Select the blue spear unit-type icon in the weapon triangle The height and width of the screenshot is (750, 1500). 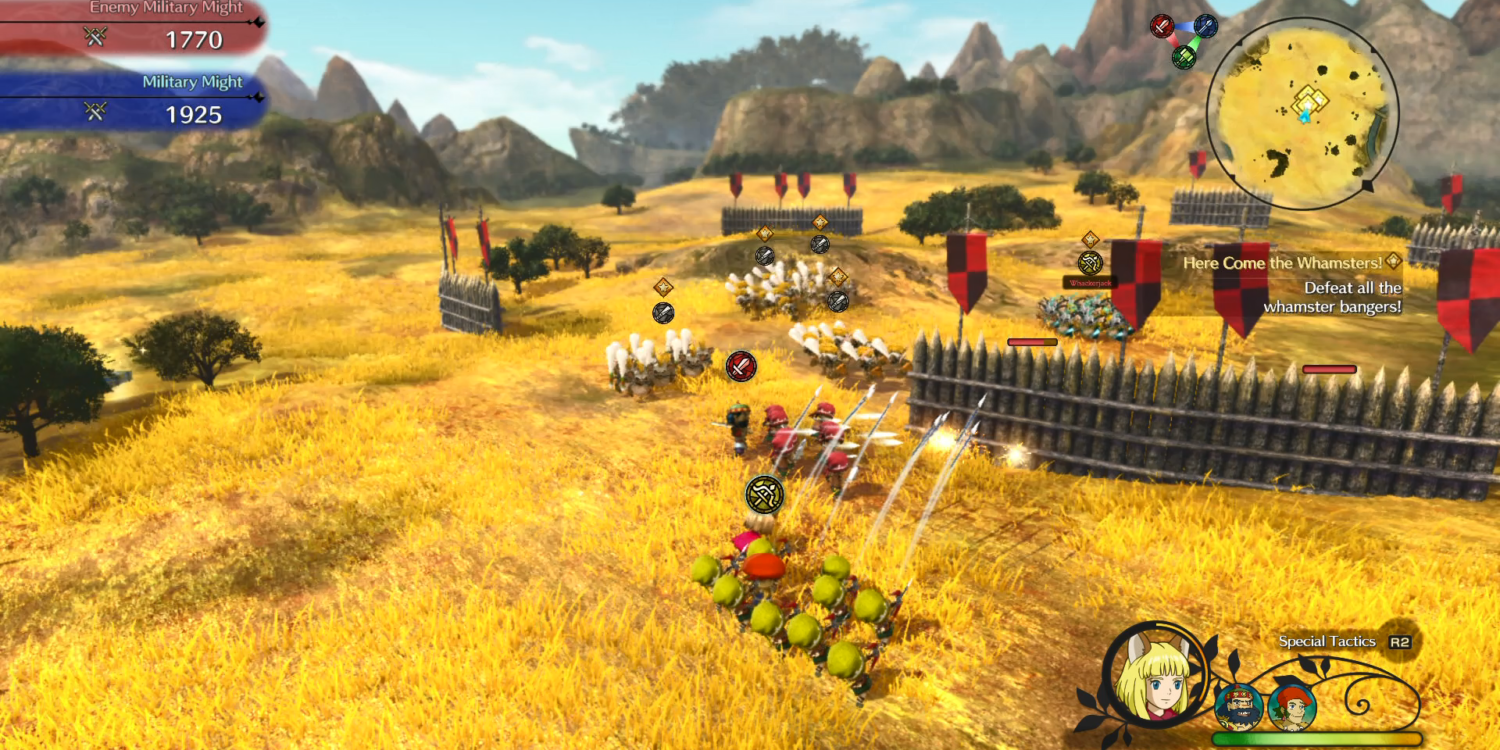1205,26
